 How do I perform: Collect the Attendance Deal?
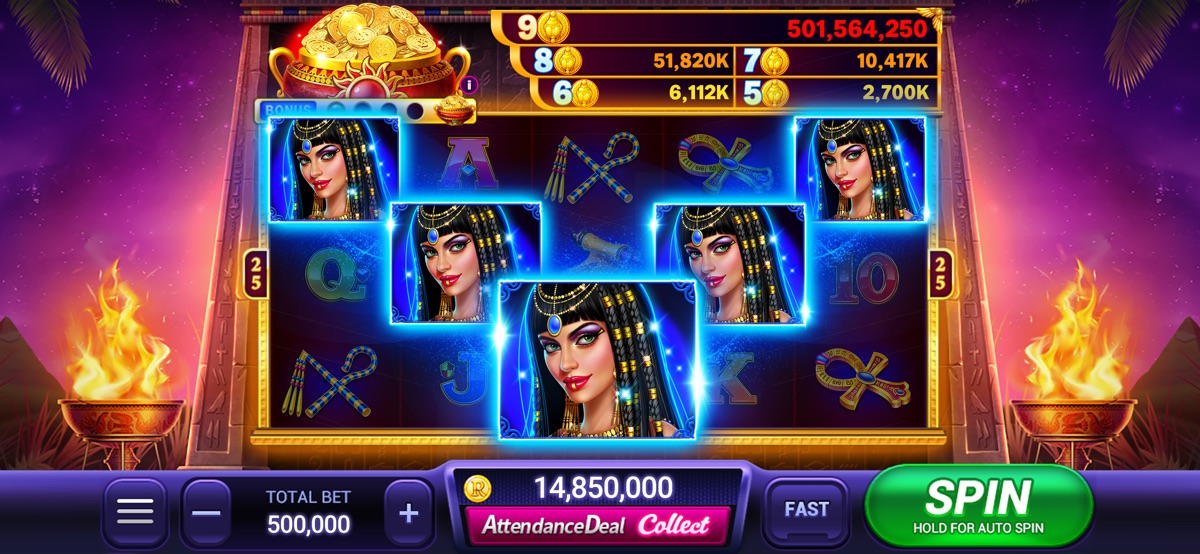597,524
